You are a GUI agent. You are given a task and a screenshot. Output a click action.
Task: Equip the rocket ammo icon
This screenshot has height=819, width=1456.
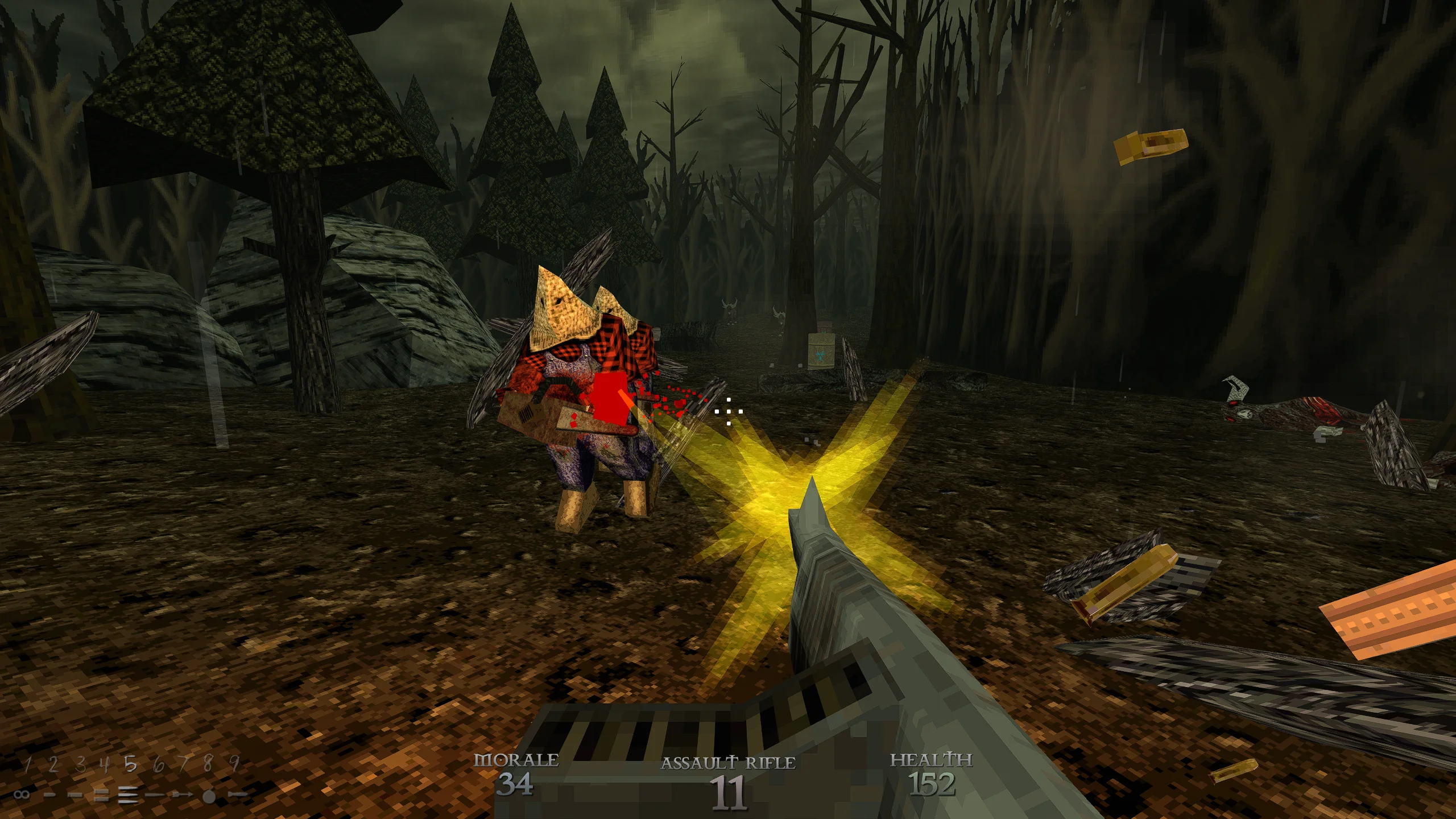(237, 795)
